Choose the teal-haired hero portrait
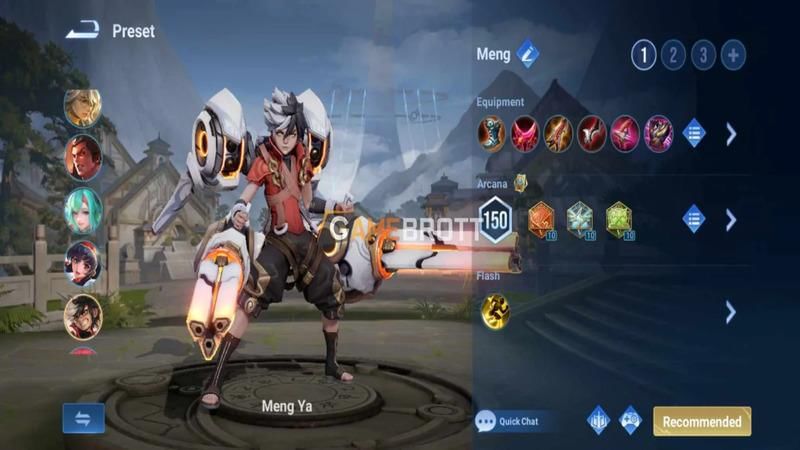The height and width of the screenshot is (450, 800). pyautogui.click(x=83, y=210)
